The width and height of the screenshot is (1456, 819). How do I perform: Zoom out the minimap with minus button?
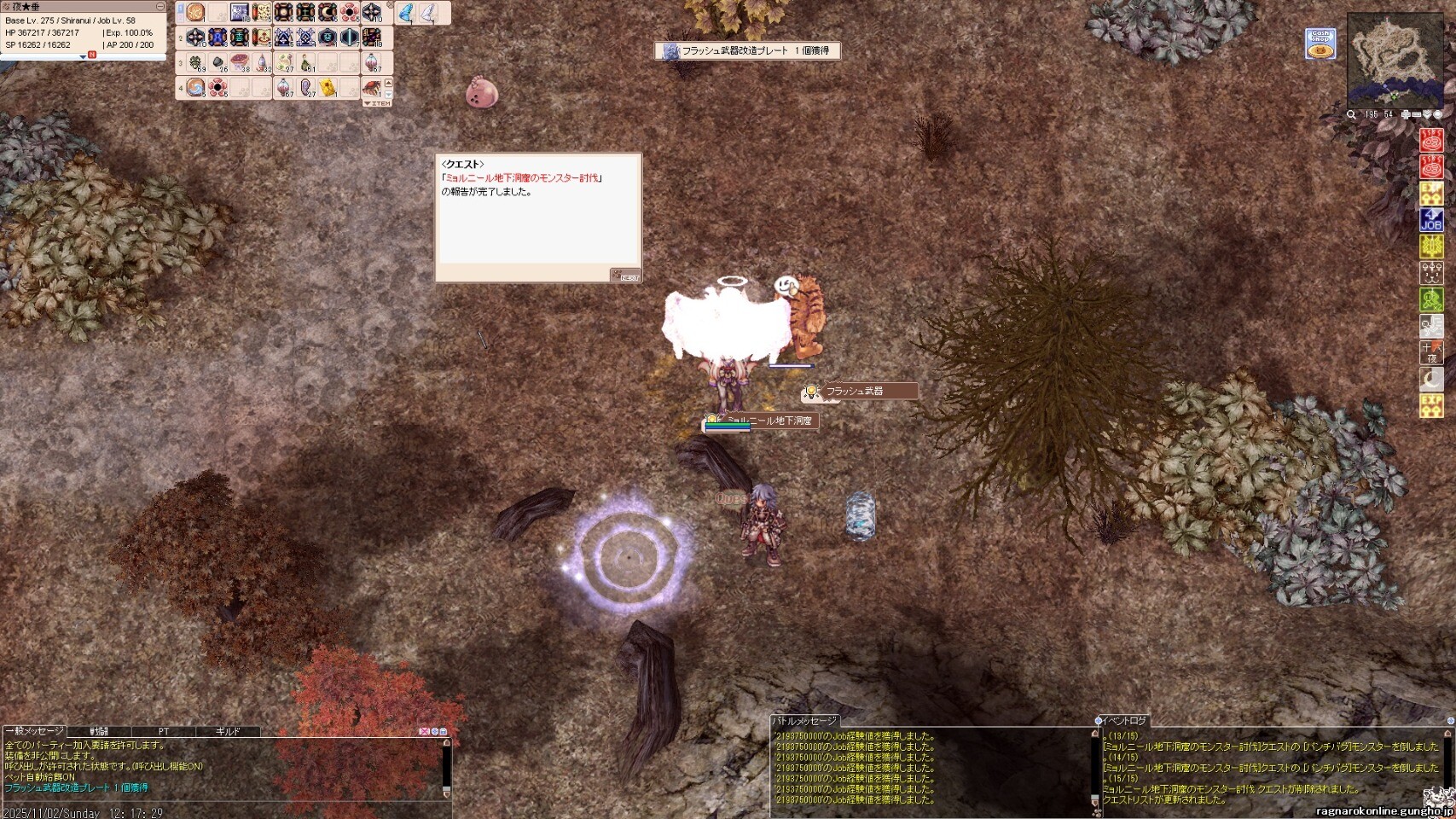1417,114
